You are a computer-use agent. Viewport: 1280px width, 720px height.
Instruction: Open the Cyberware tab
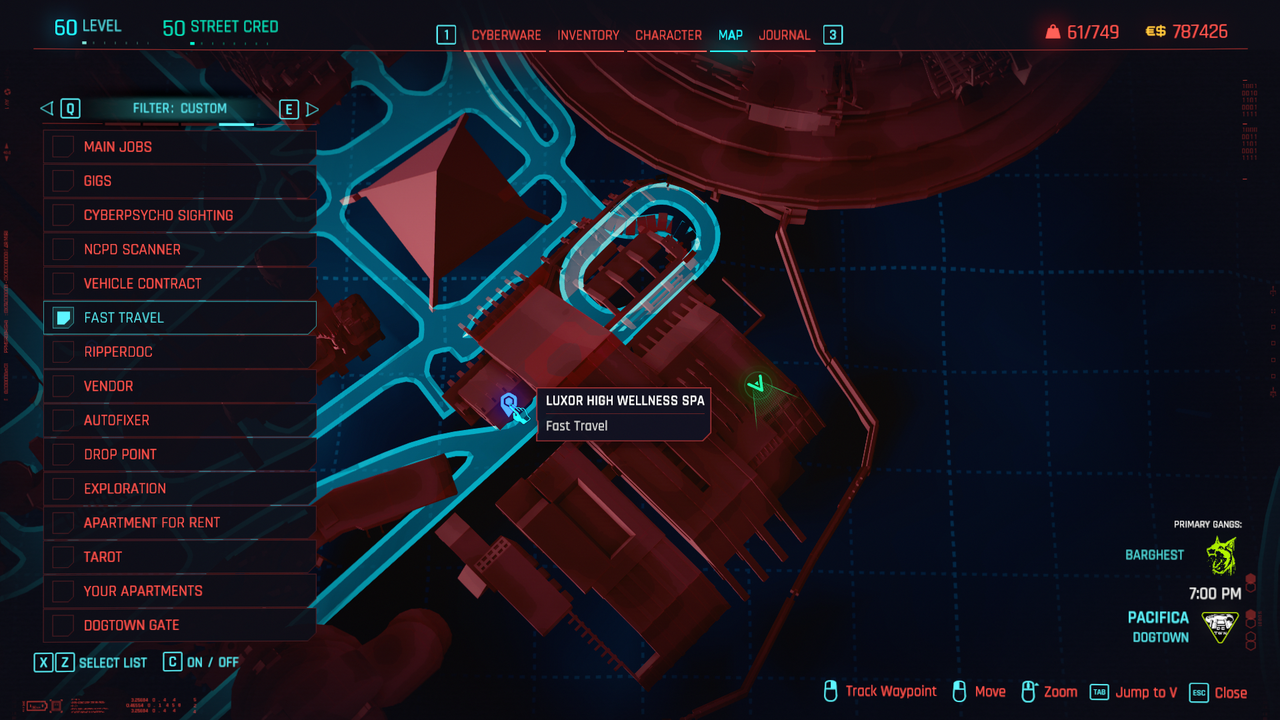tap(506, 35)
